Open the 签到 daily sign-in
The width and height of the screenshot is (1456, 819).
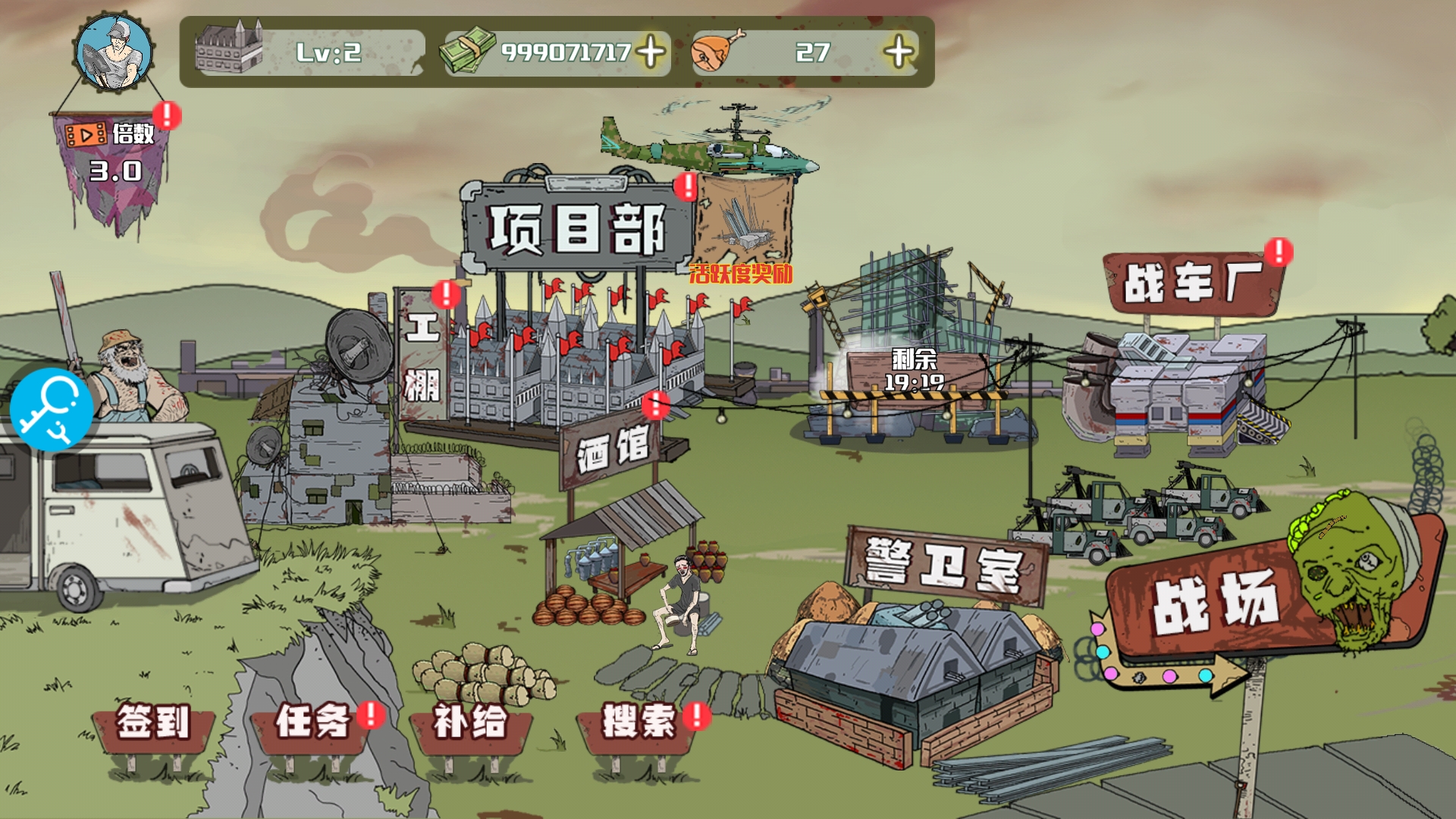click(153, 722)
